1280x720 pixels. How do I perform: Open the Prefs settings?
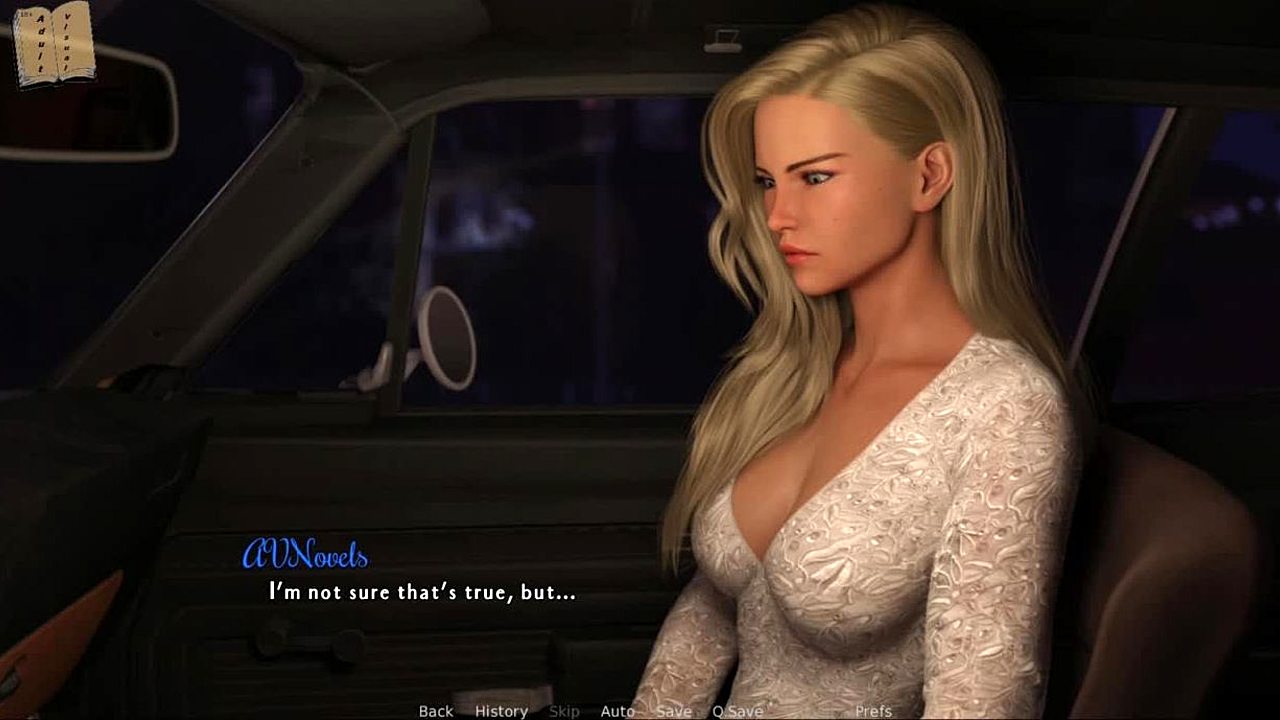tap(873, 711)
